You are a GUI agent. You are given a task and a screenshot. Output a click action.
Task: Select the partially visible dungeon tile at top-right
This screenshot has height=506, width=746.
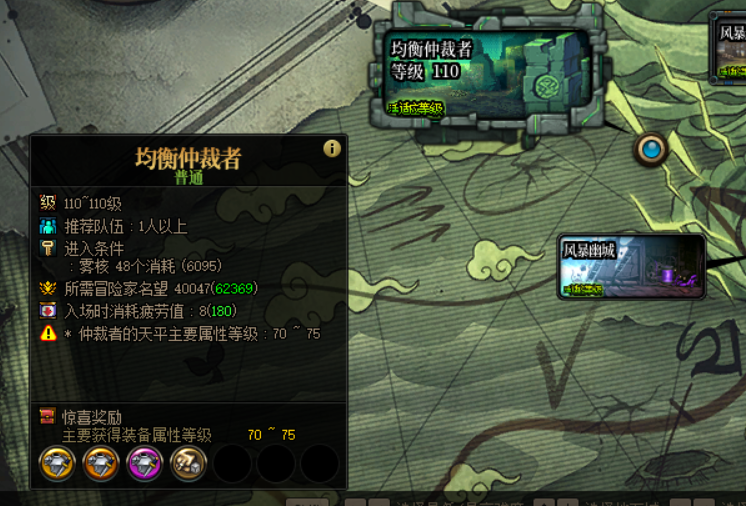click(729, 49)
